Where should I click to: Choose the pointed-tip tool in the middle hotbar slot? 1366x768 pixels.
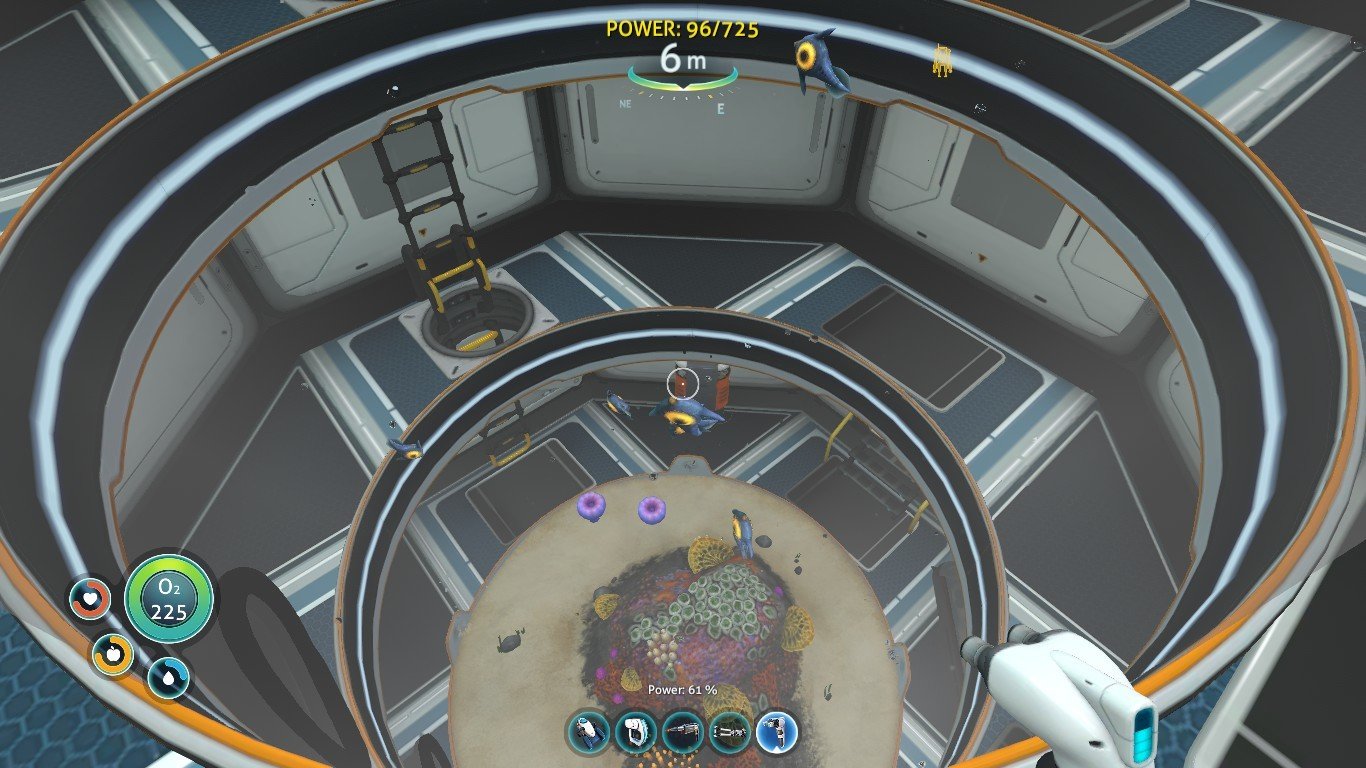(x=682, y=733)
